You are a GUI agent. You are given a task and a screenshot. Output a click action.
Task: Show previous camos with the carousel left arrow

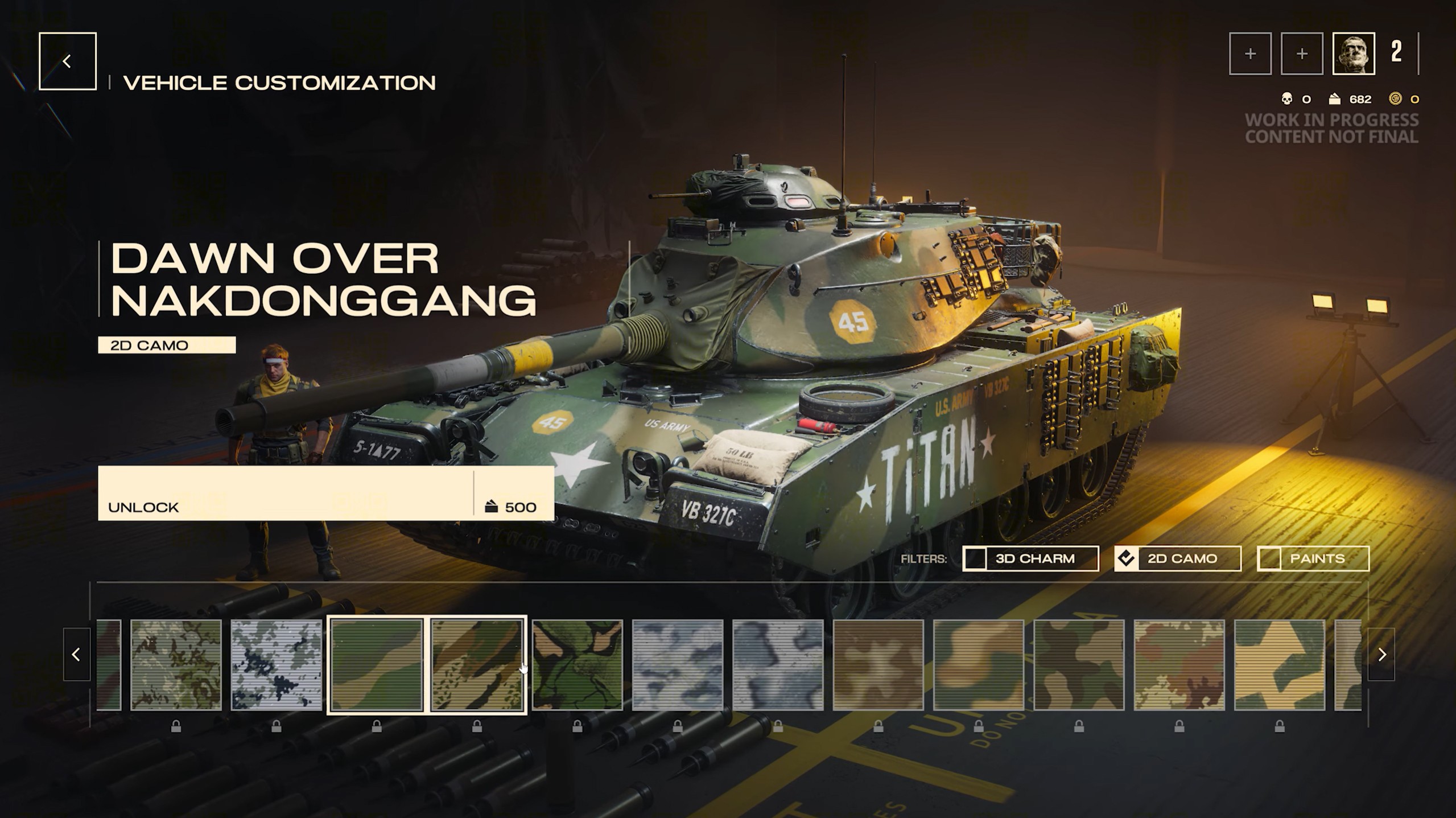pyautogui.click(x=76, y=655)
